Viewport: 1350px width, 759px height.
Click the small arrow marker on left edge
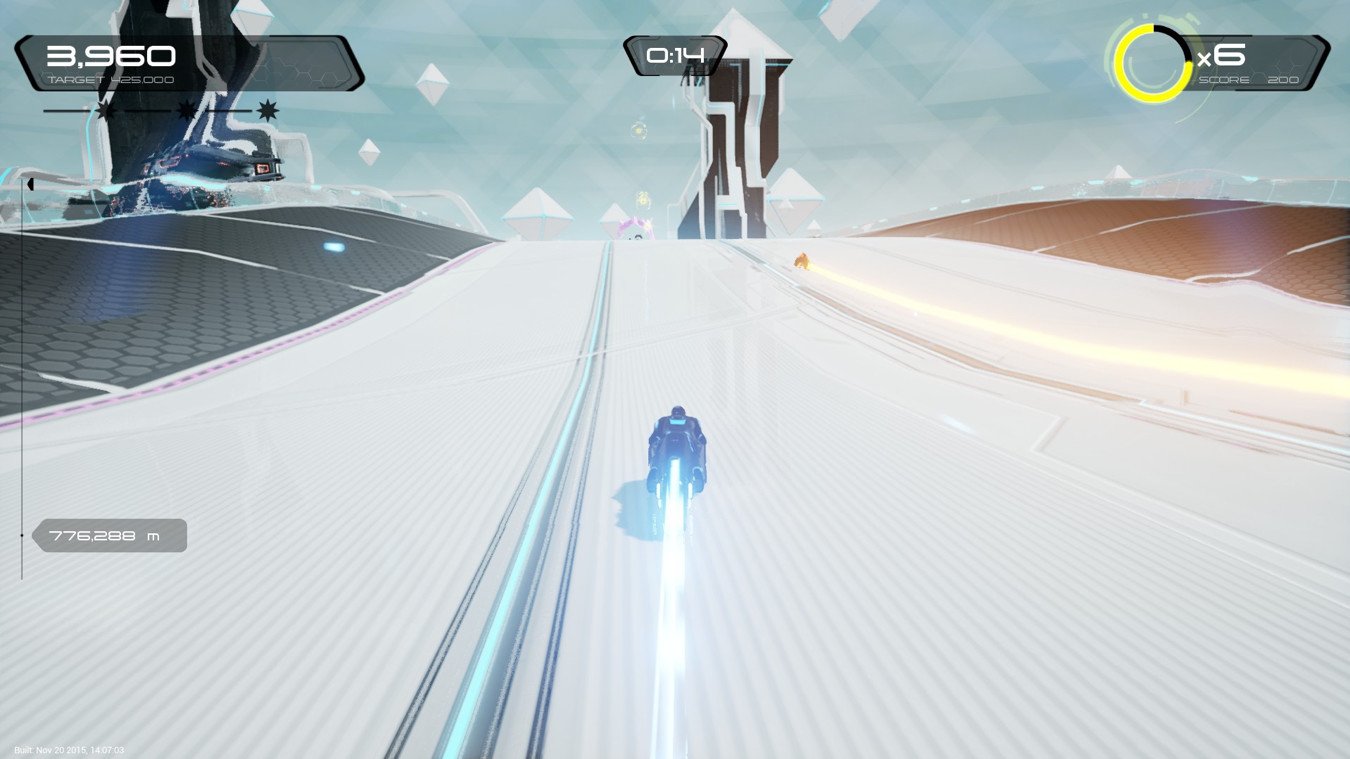tap(30, 184)
